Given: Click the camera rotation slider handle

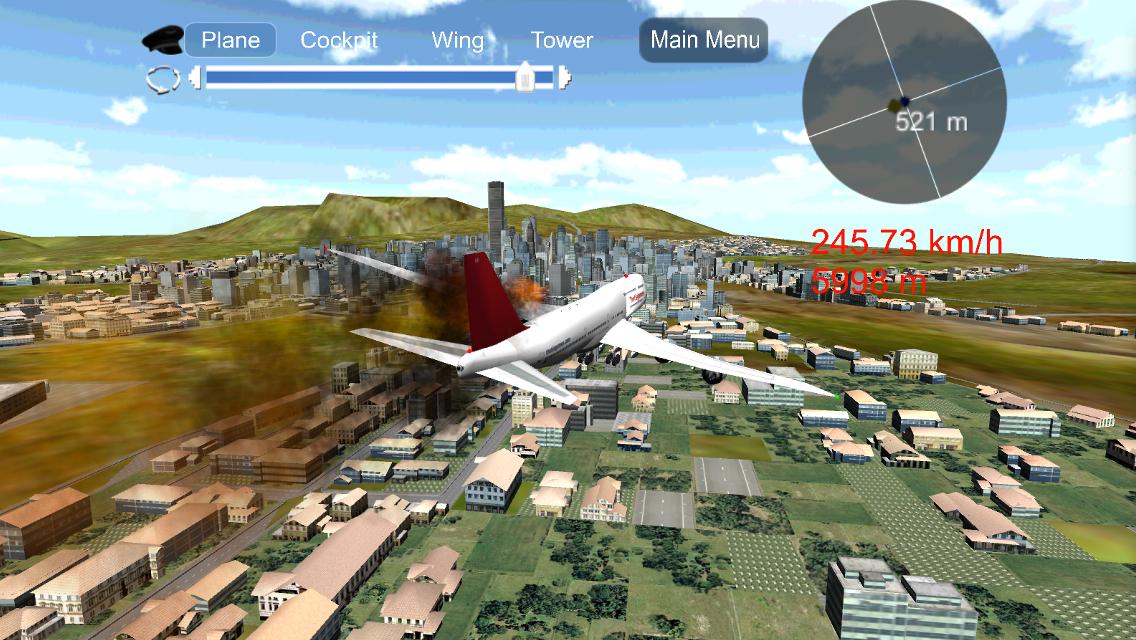Looking at the screenshot, I should 525,78.
